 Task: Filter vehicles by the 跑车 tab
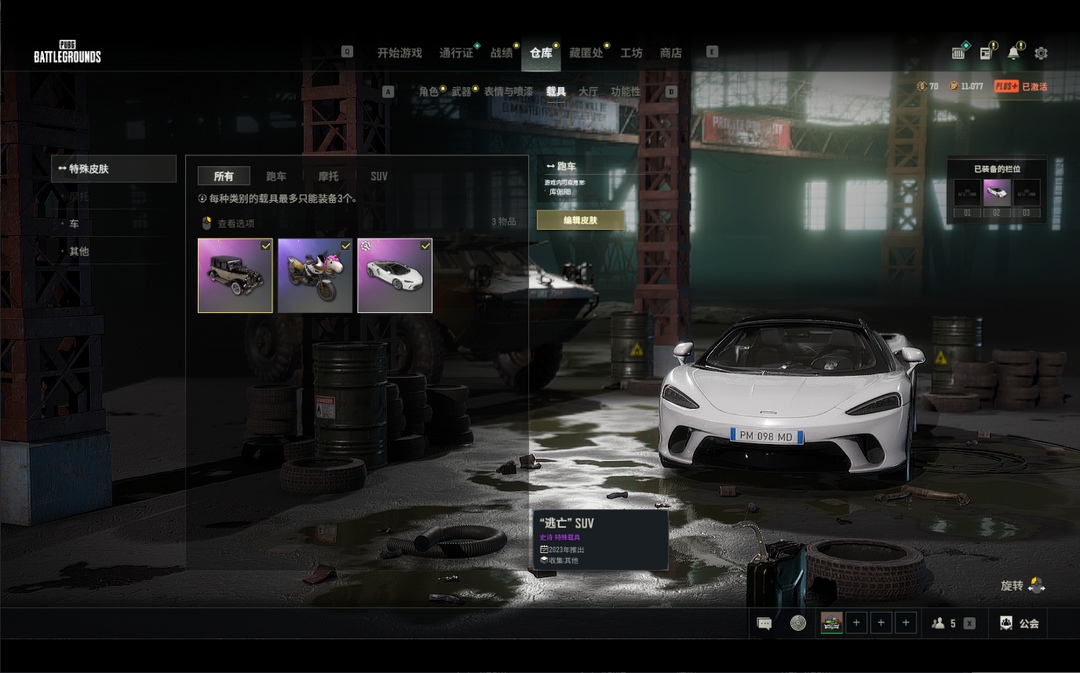276,176
